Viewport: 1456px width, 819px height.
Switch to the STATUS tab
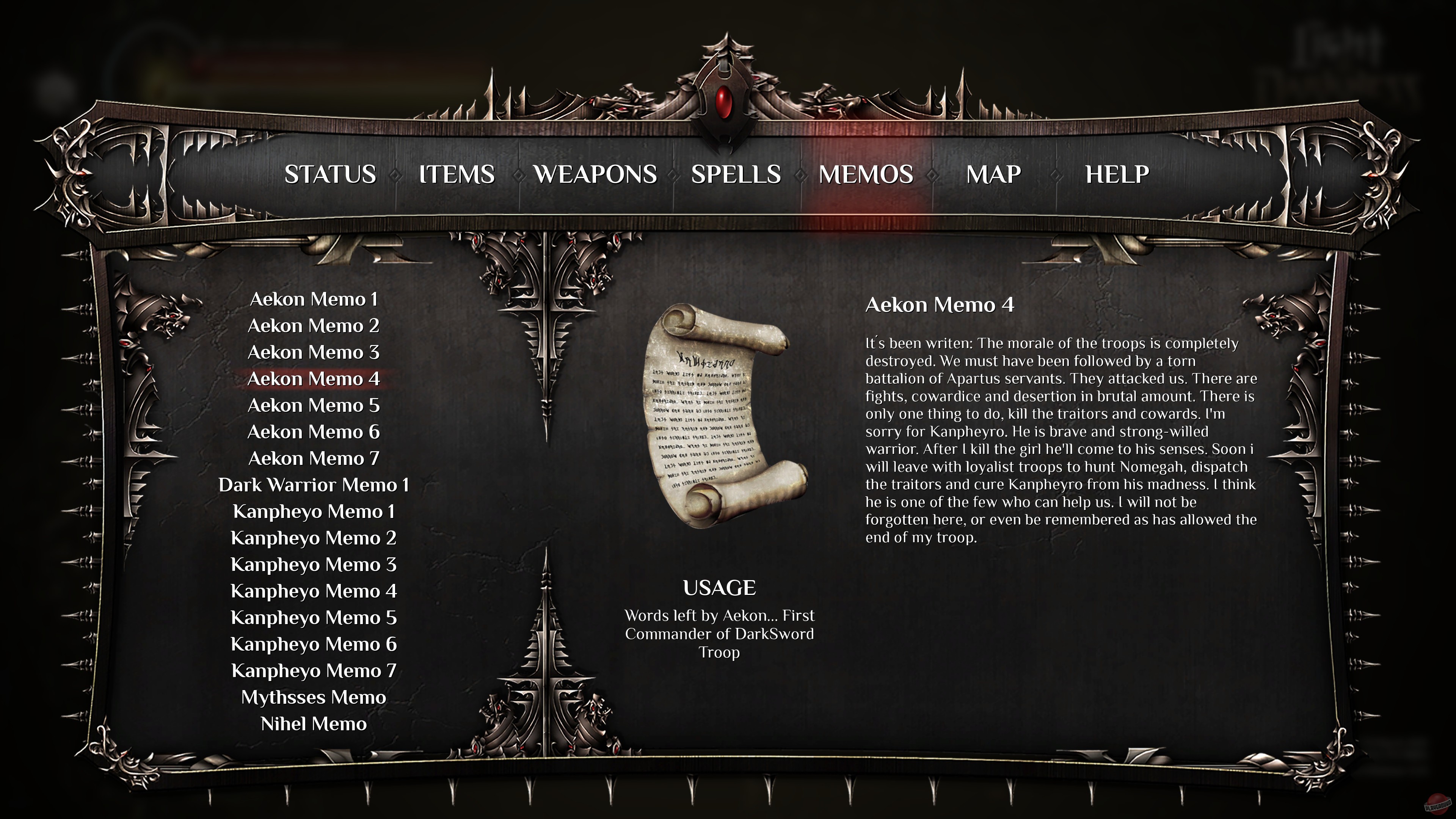(x=331, y=175)
